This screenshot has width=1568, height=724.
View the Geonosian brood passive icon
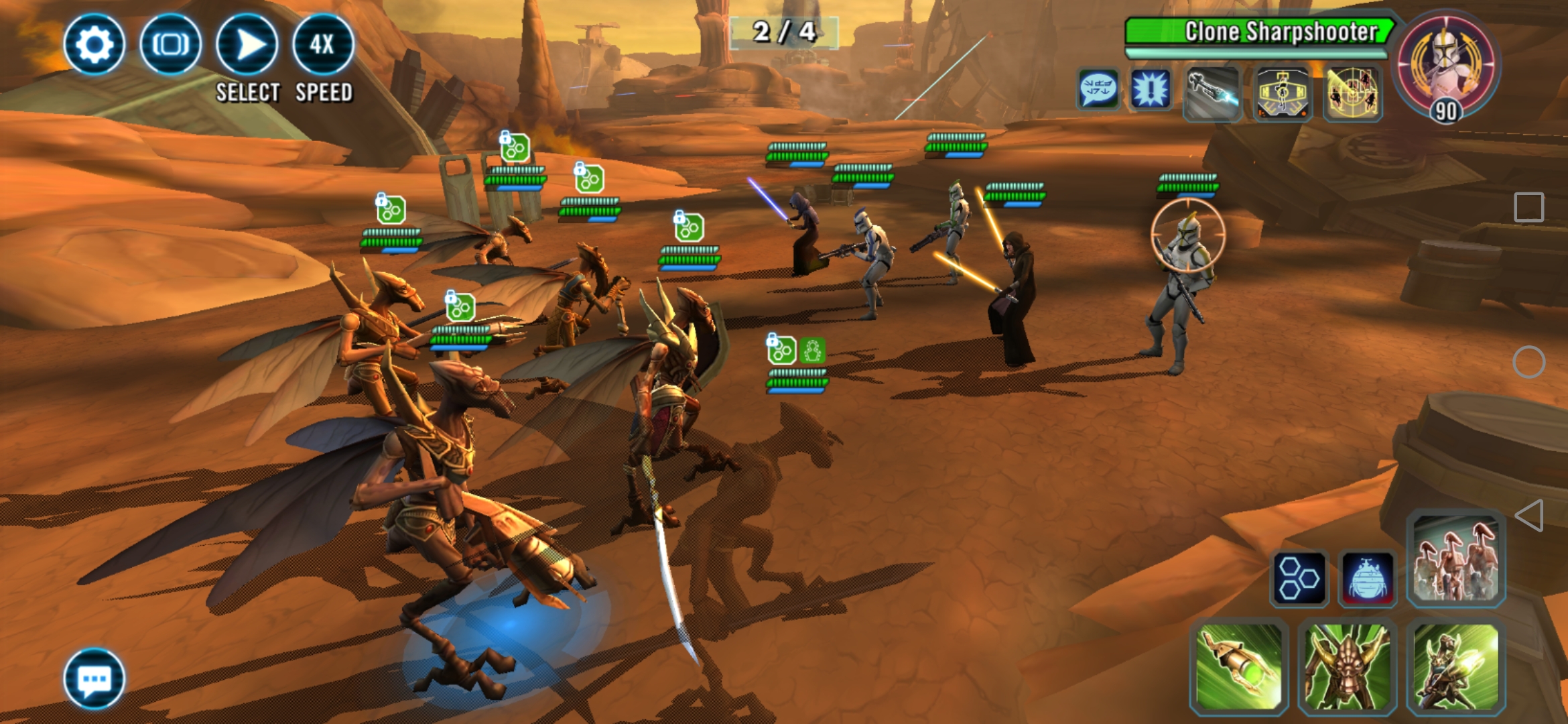(1367, 579)
